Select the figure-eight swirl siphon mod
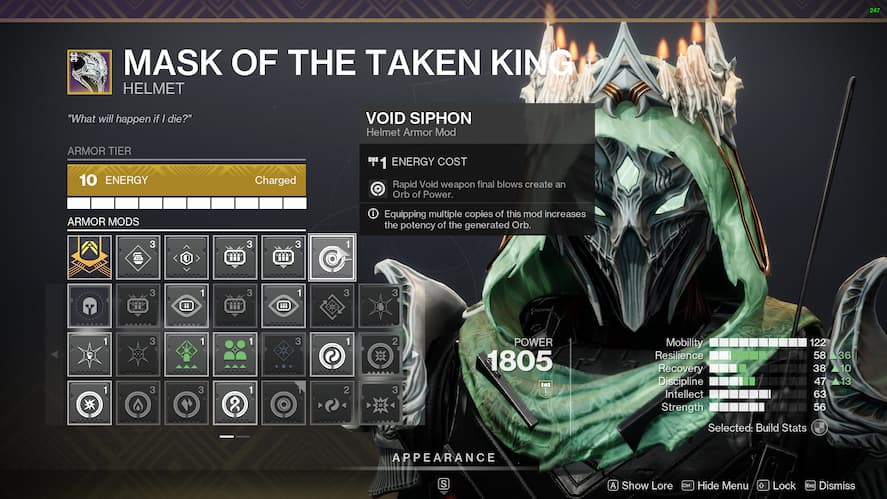 tap(235, 403)
